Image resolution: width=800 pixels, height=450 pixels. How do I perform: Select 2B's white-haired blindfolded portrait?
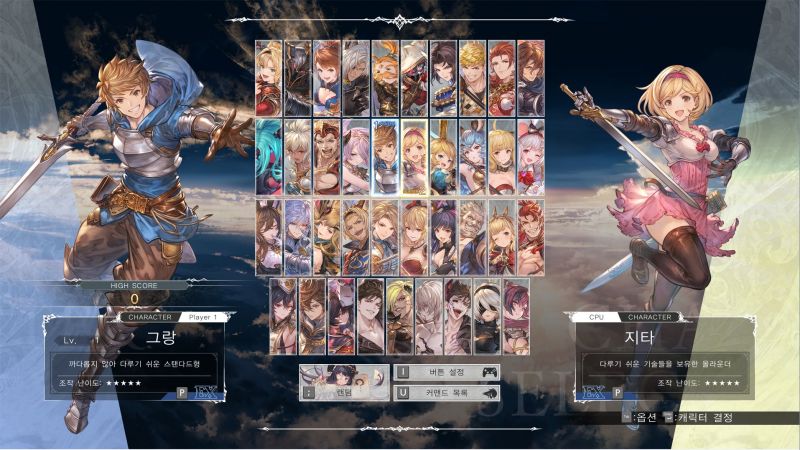tap(487, 316)
